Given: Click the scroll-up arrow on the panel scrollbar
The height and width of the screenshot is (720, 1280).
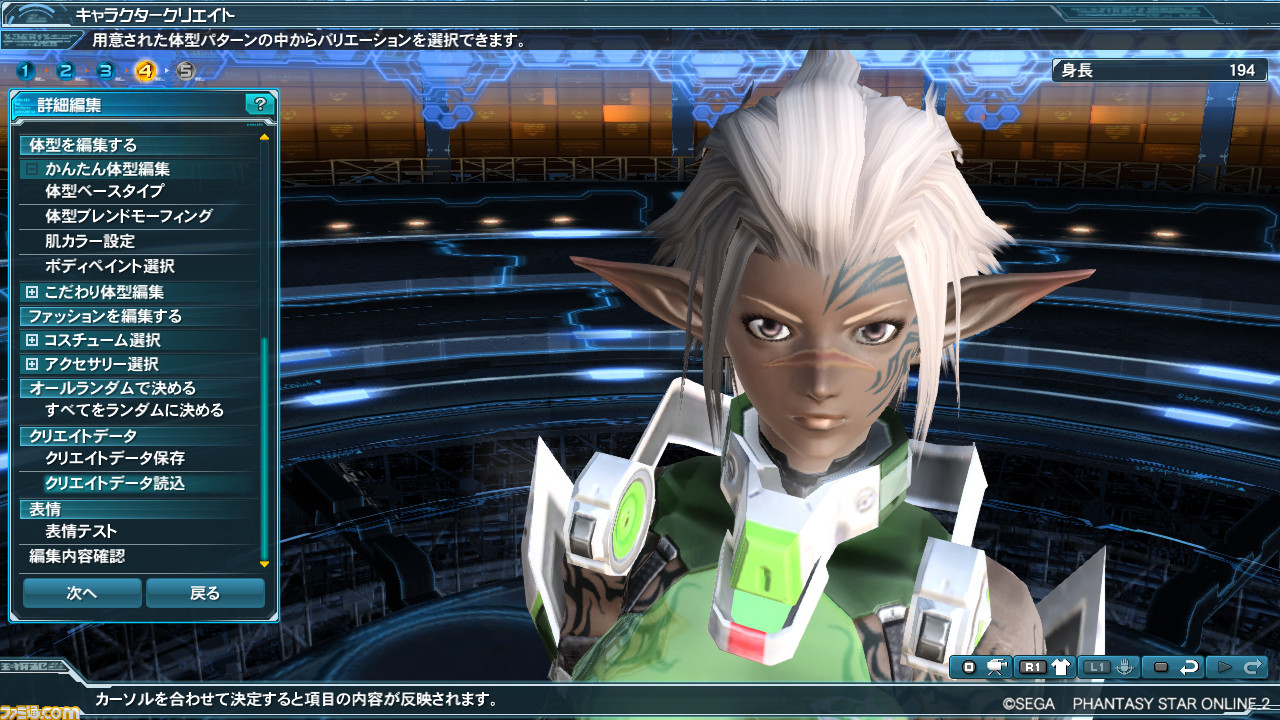Looking at the screenshot, I should pyautogui.click(x=265, y=138).
